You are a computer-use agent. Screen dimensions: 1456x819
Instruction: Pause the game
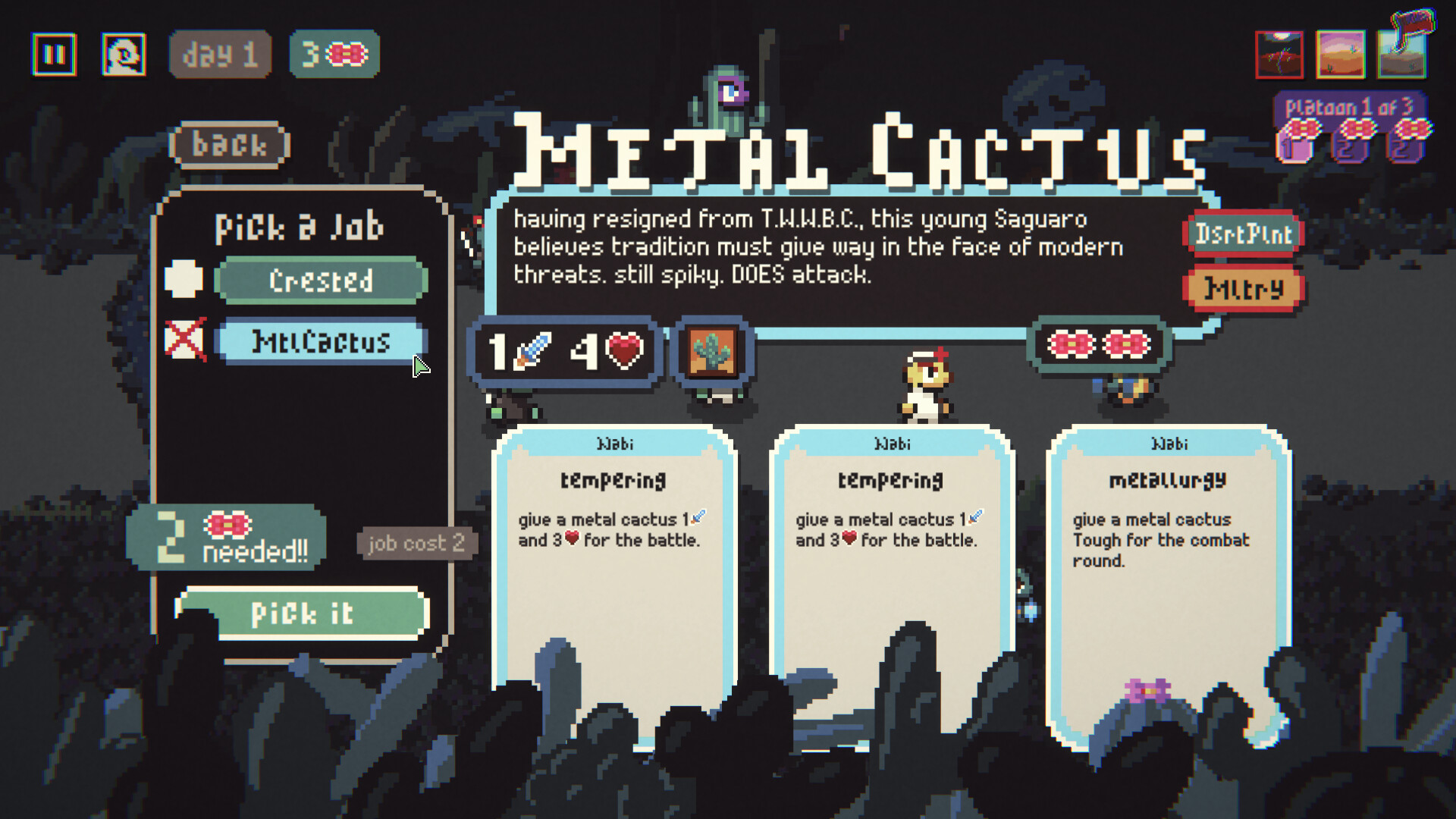click(x=54, y=53)
